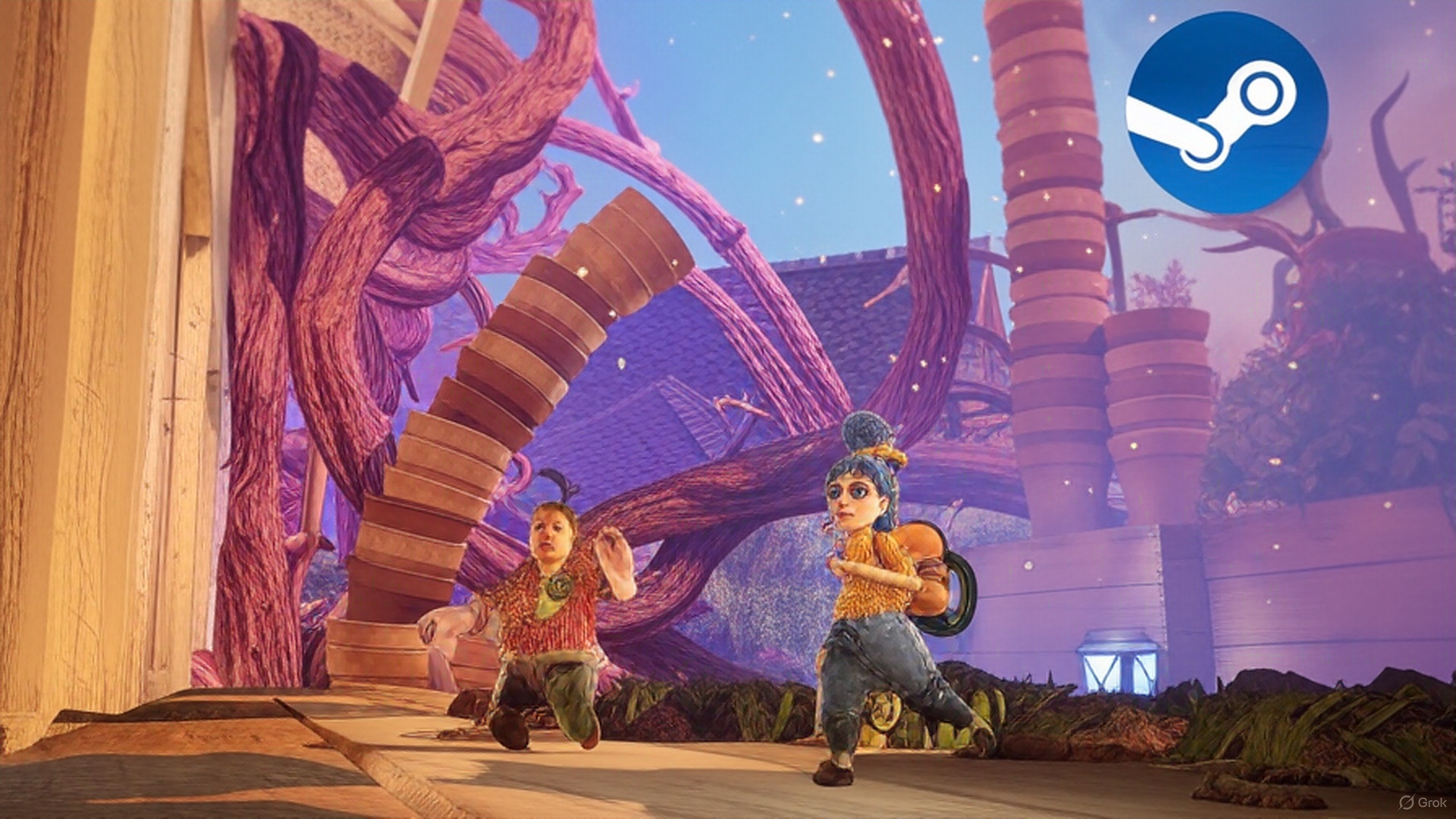Viewport: 1456px width, 819px height.
Task: Click the Grok watermark
Action: click(x=1423, y=802)
